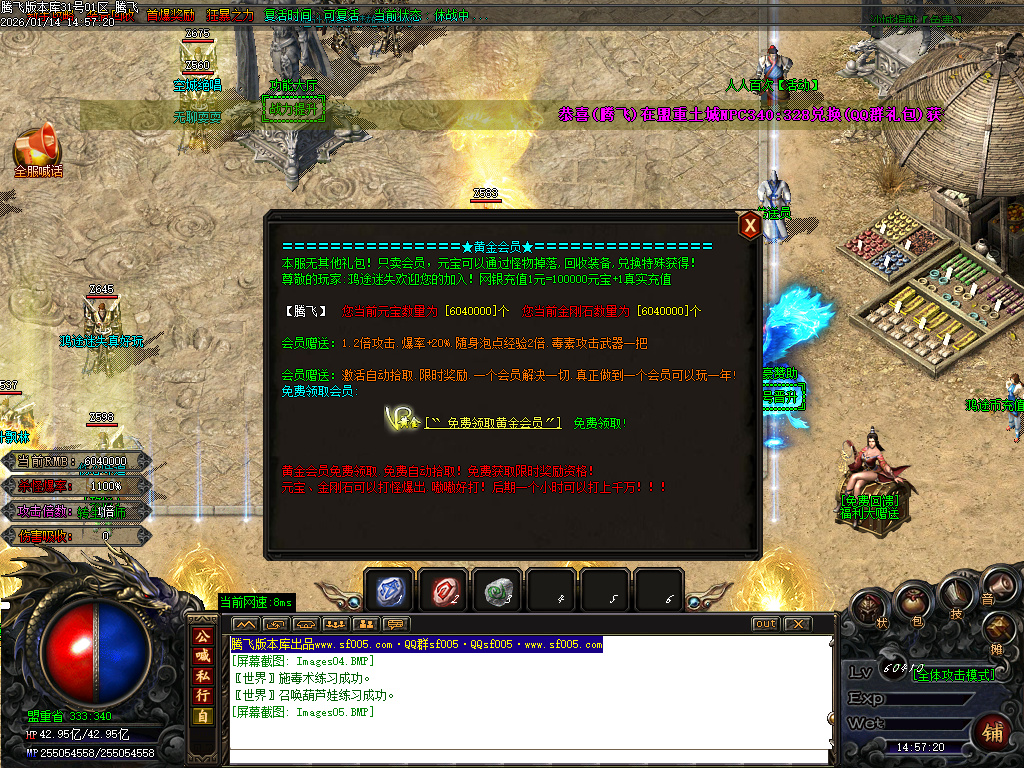Viewport: 1024px width, 768px height.
Task: Use the green stone in hotbar slot 3
Action: coord(497,593)
